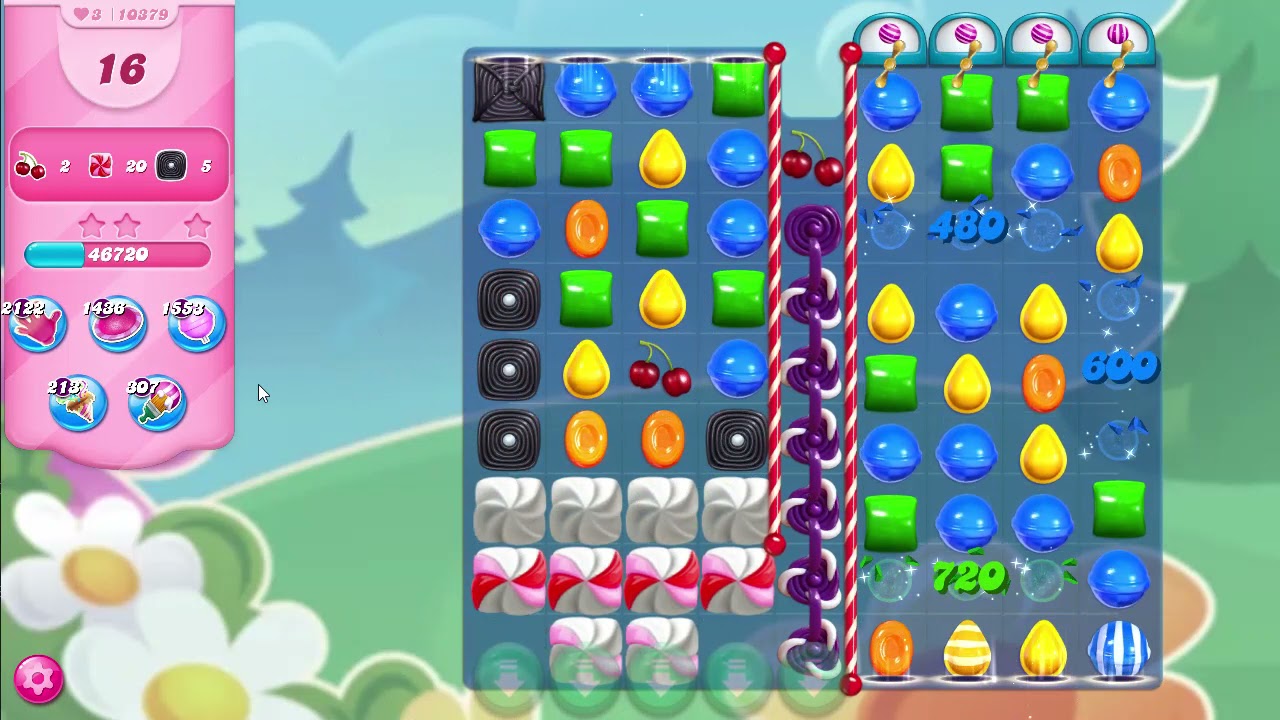1280x720 pixels.
Task: Select the Lollipop Hammer booster
Action: click(196, 322)
